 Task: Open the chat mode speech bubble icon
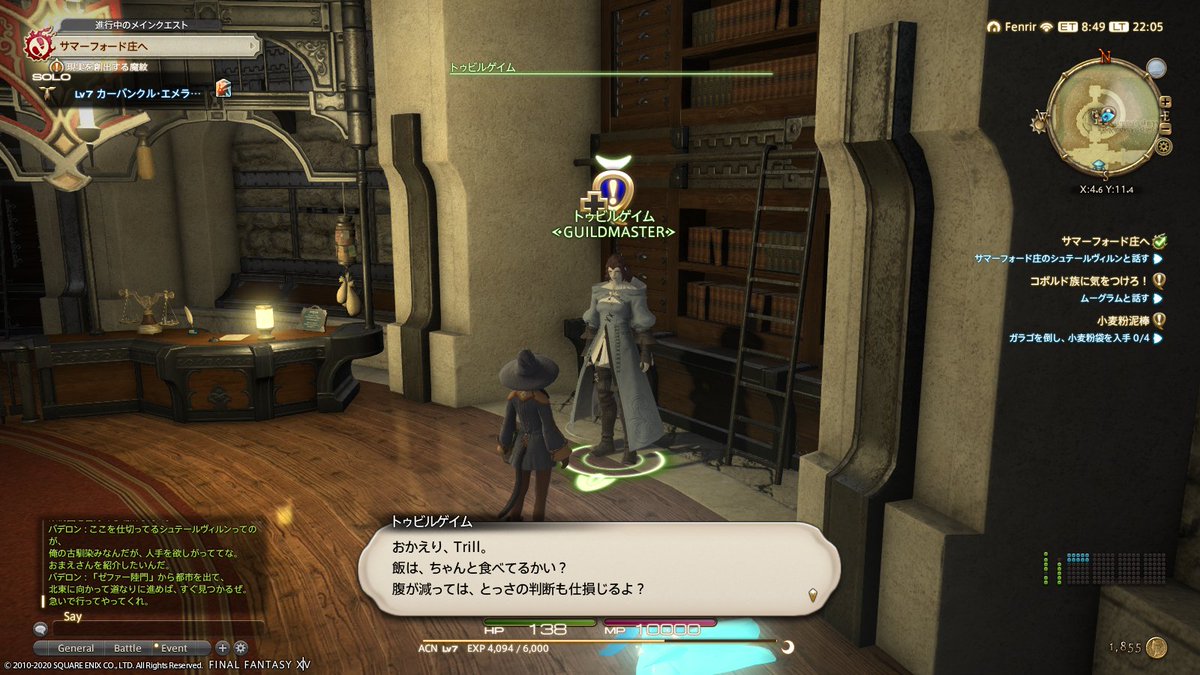point(40,630)
